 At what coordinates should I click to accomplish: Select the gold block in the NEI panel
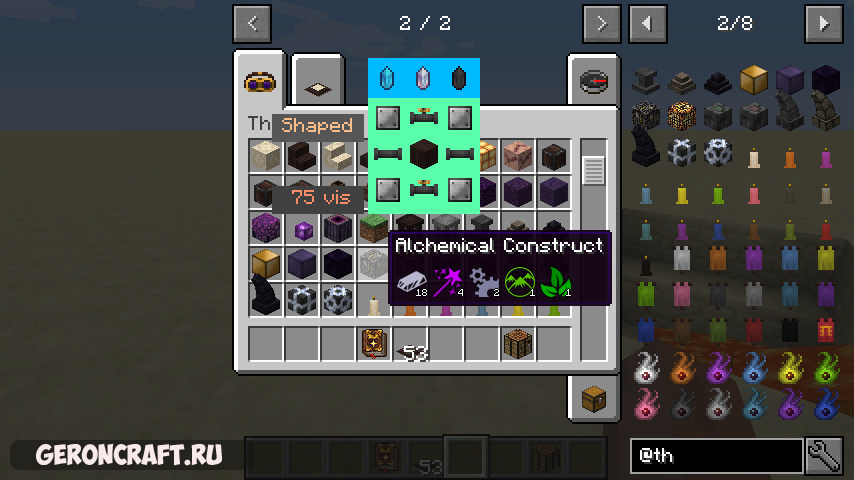tap(752, 79)
